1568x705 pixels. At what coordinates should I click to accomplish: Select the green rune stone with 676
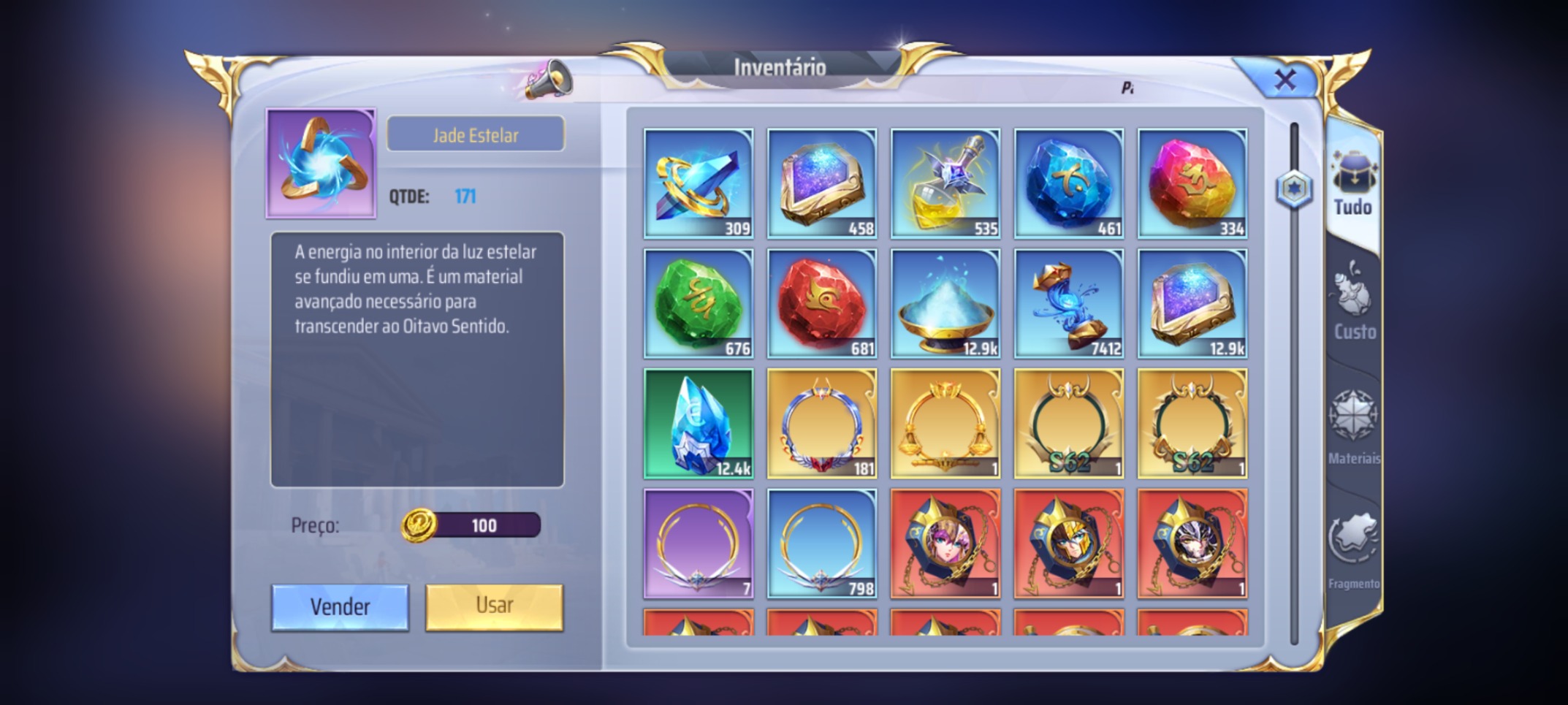[699, 304]
